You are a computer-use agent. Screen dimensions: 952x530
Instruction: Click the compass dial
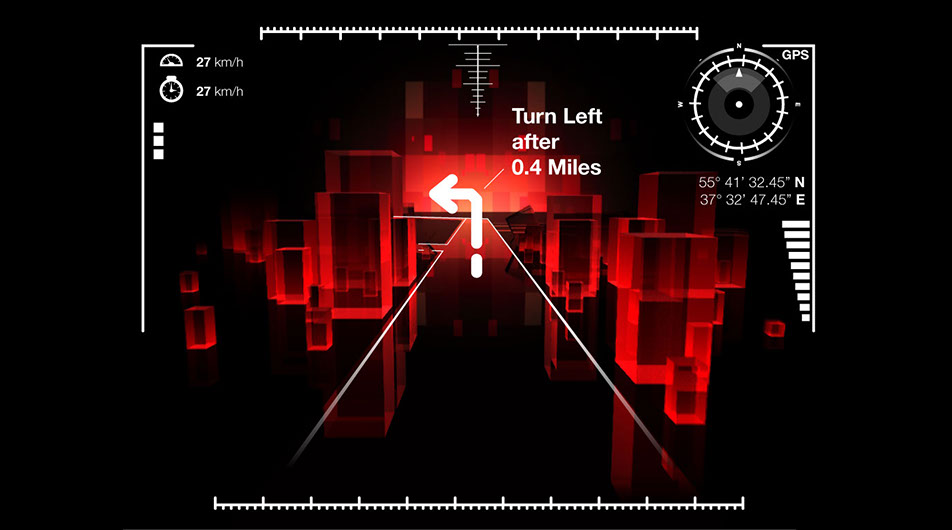click(x=739, y=103)
